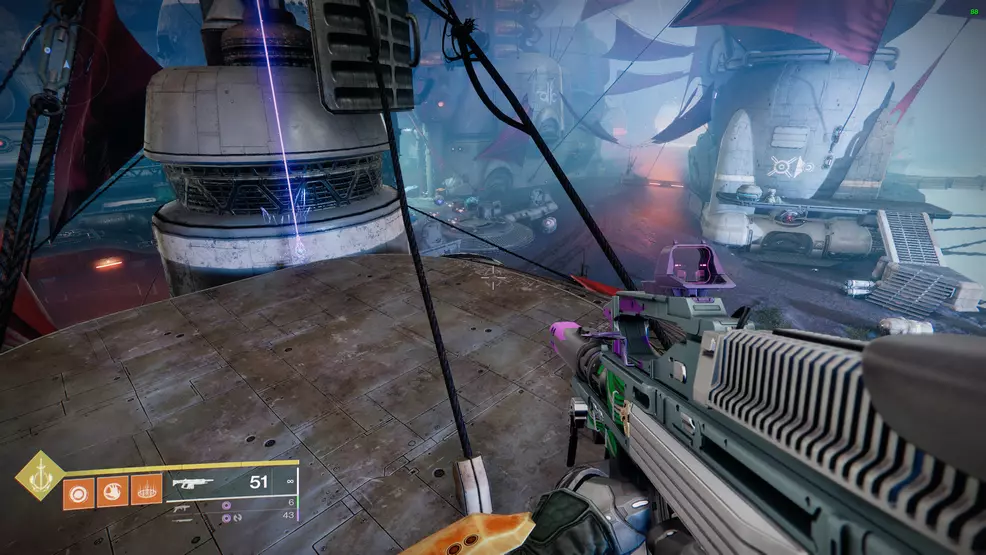Cast the class ability rift icon

[146, 491]
